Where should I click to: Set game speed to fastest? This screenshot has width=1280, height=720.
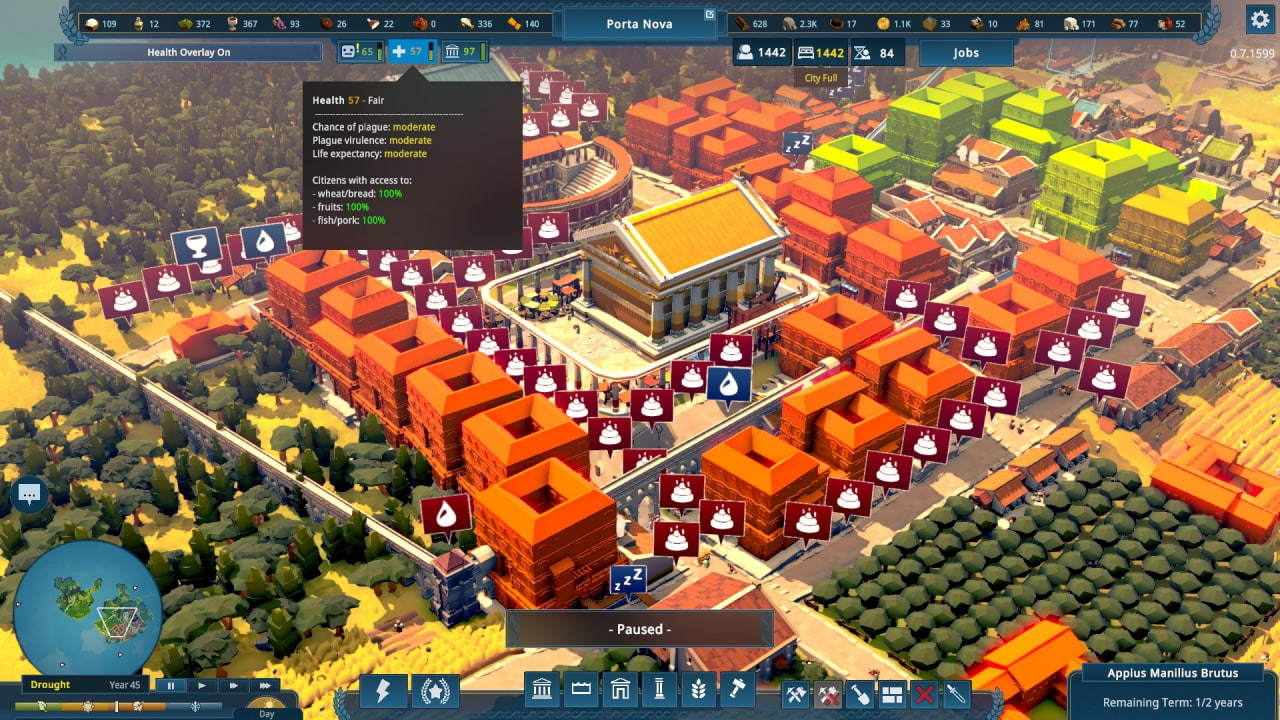(x=265, y=685)
